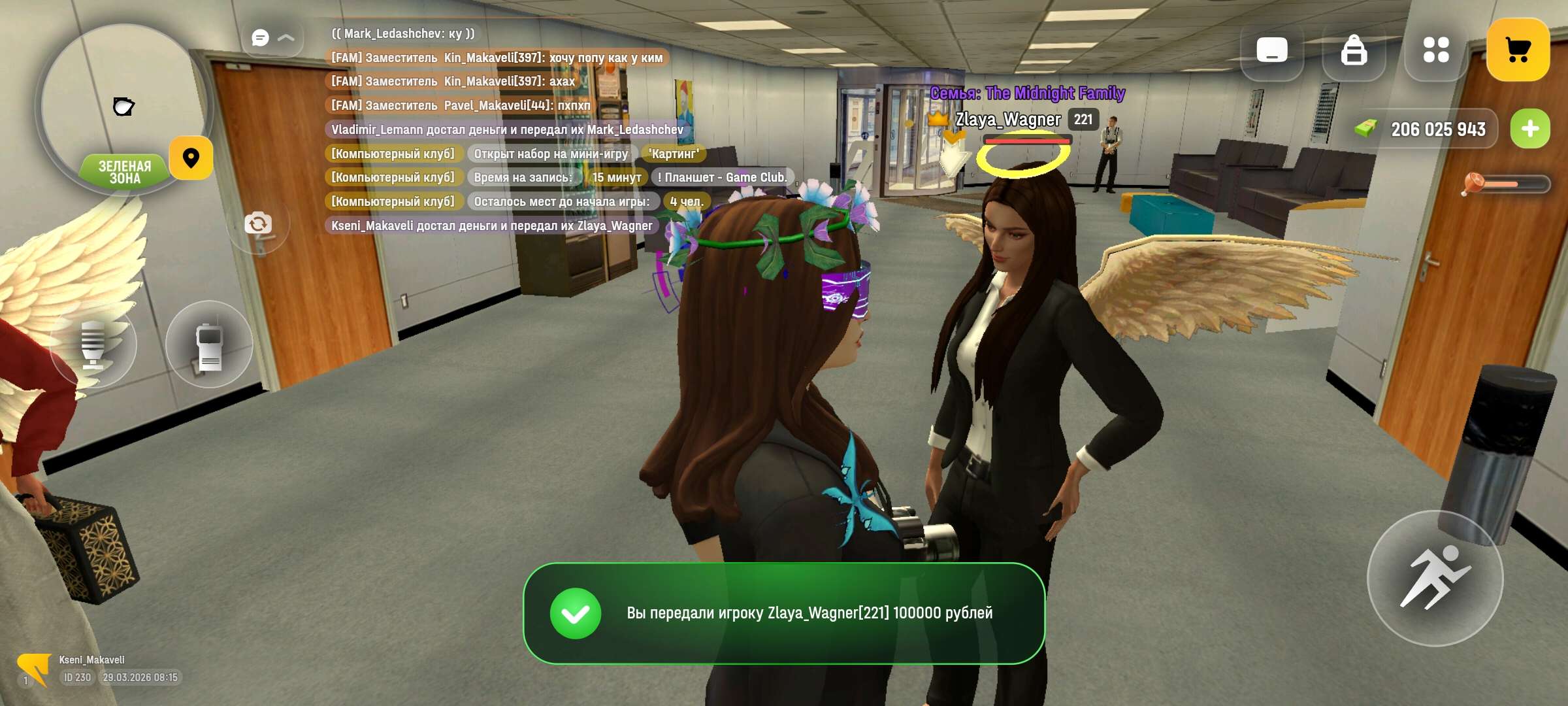Image resolution: width=1568 pixels, height=706 pixels.
Task: Add money with the green plus button
Action: coord(1529,129)
